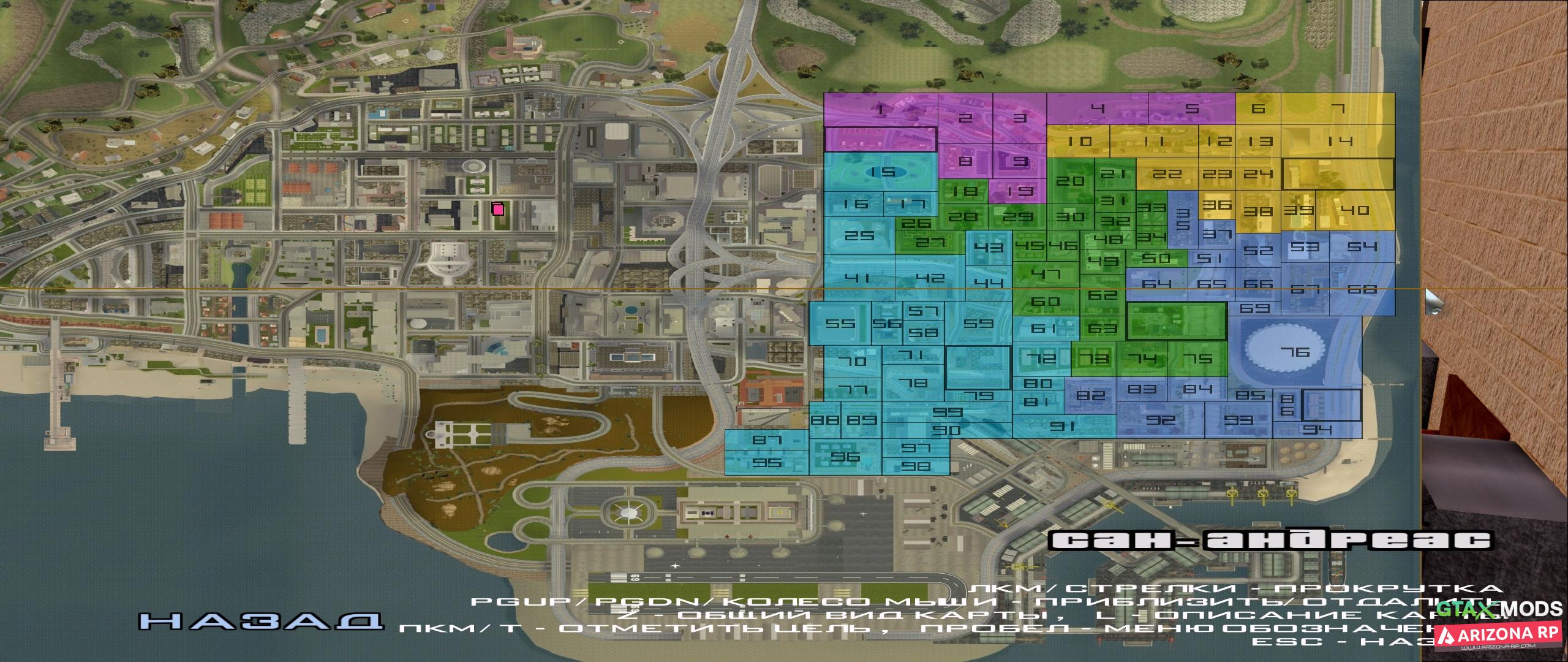
Task: Click green territory zone 60
Action: pos(1046,302)
